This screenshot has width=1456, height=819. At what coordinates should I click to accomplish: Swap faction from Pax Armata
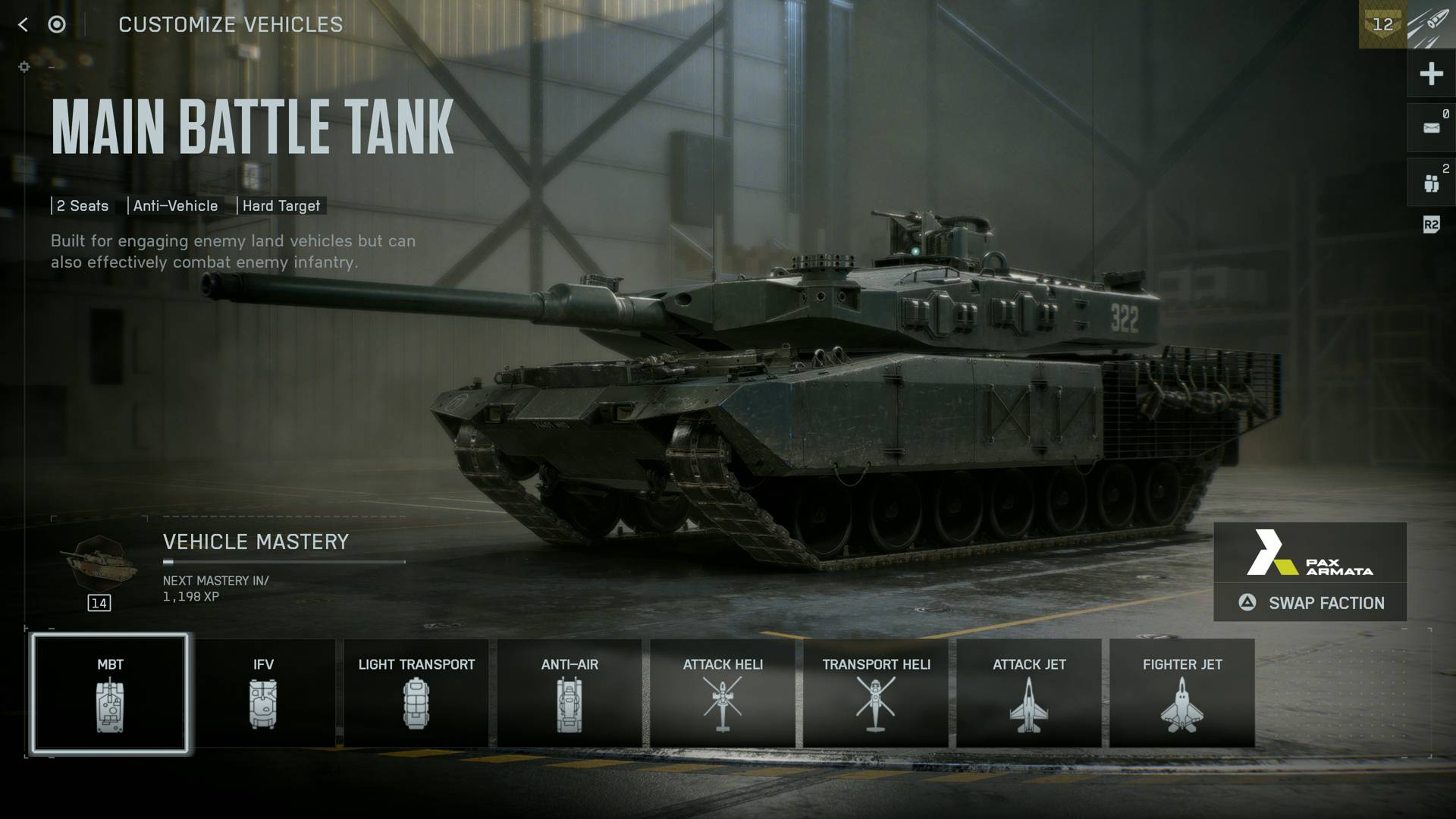point(1310,603)
